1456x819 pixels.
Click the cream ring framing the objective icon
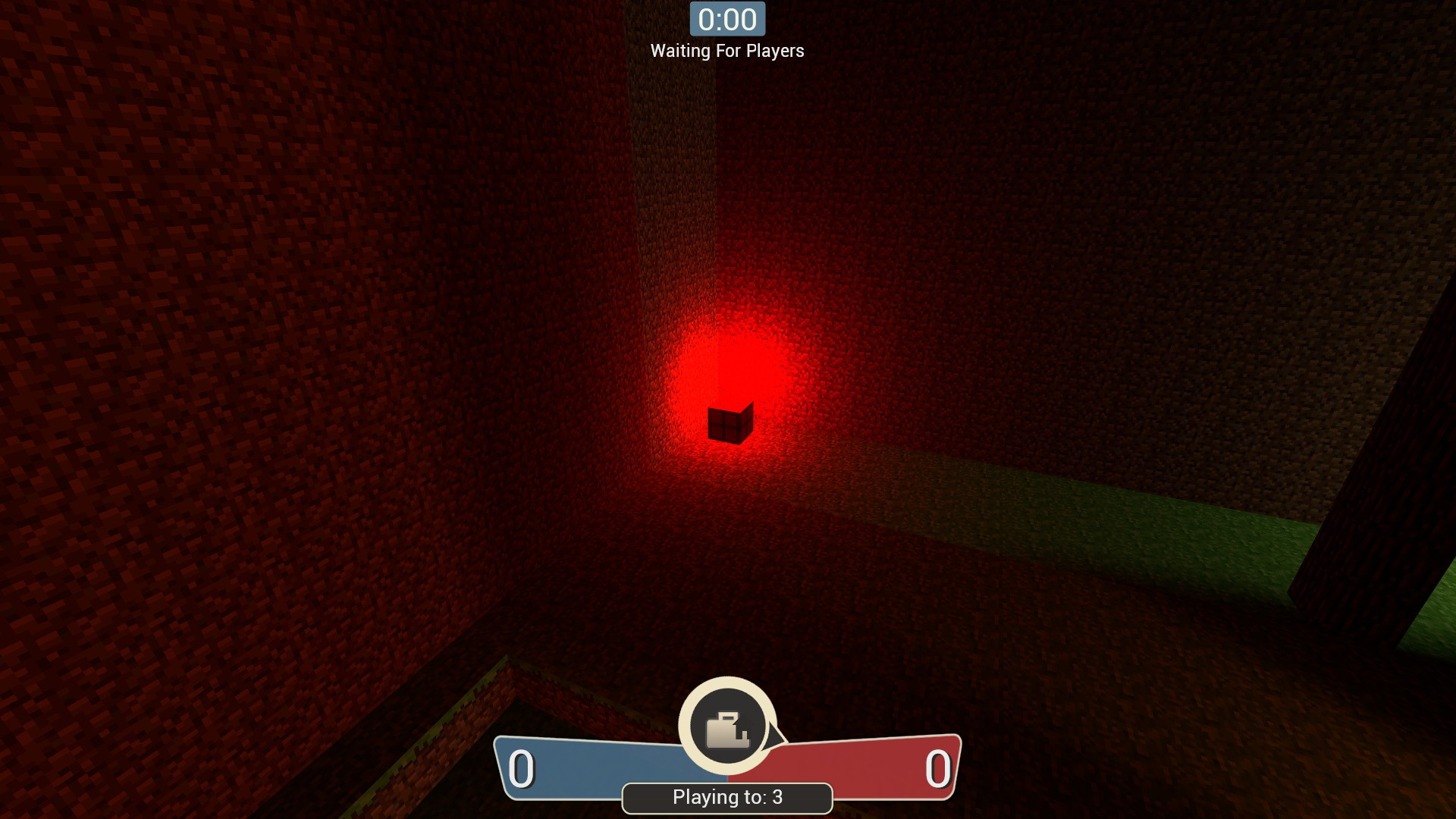(726, 686)
